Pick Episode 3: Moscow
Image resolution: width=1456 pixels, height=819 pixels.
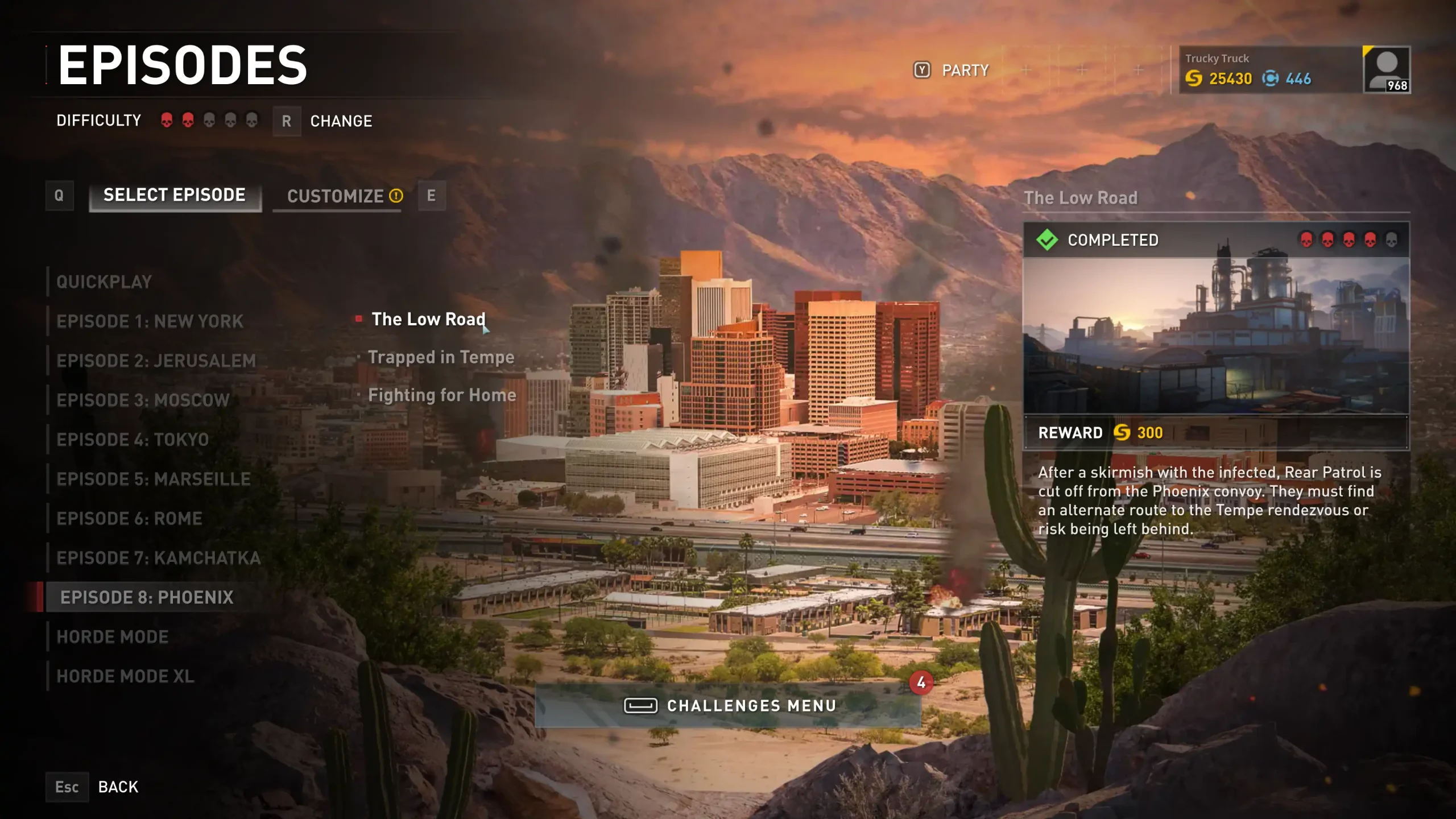pos(143,400)
